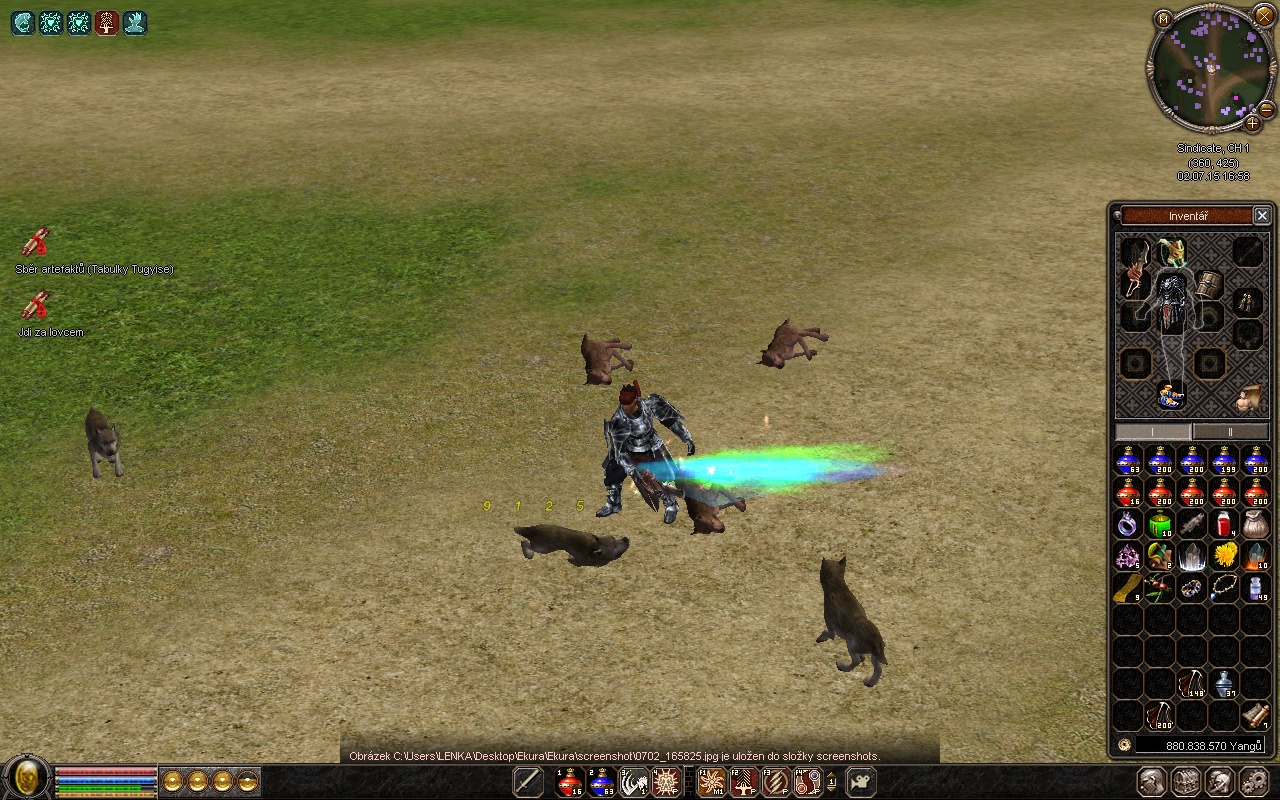Switch to inventory page II

click(x=1230, y=431)
